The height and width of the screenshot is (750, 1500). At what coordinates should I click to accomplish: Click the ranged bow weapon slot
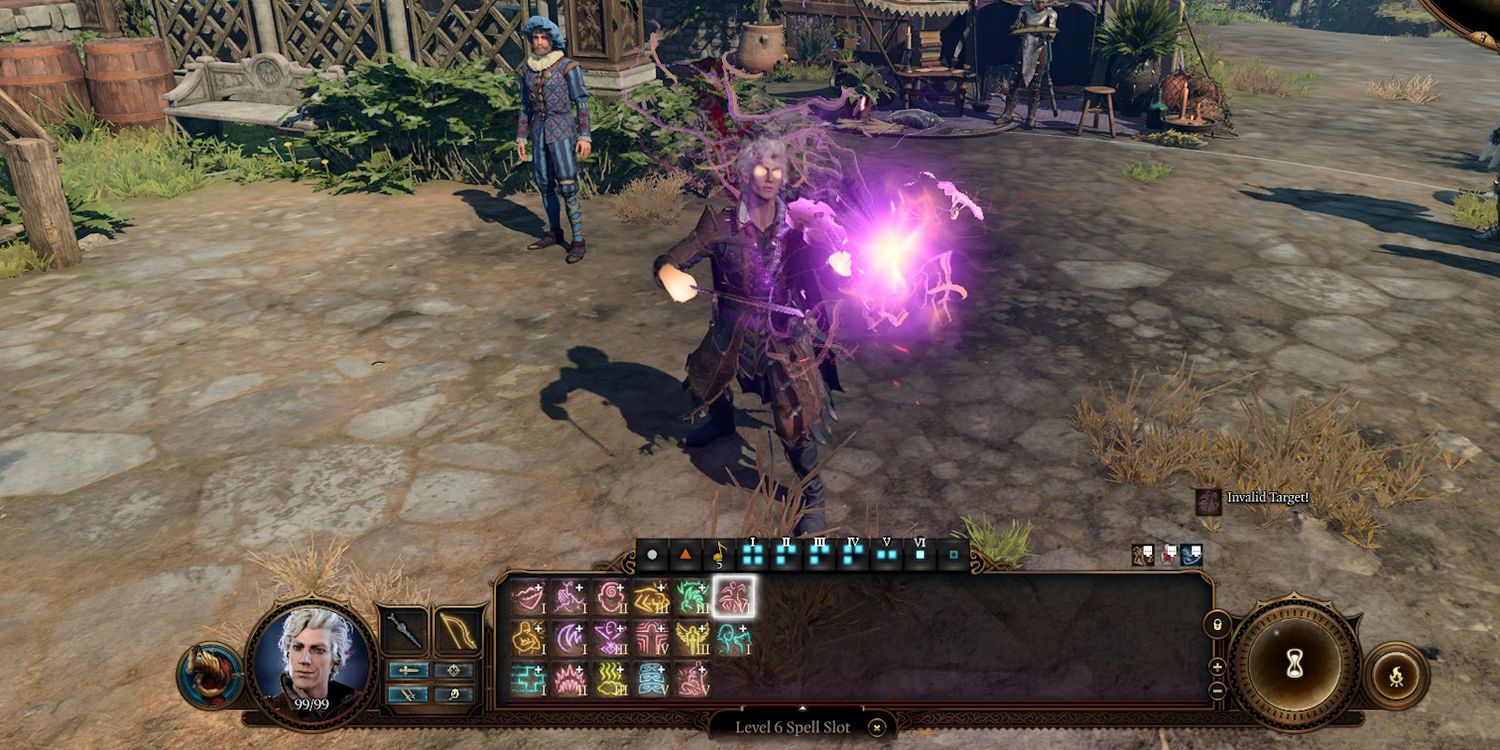click(456, 630)
